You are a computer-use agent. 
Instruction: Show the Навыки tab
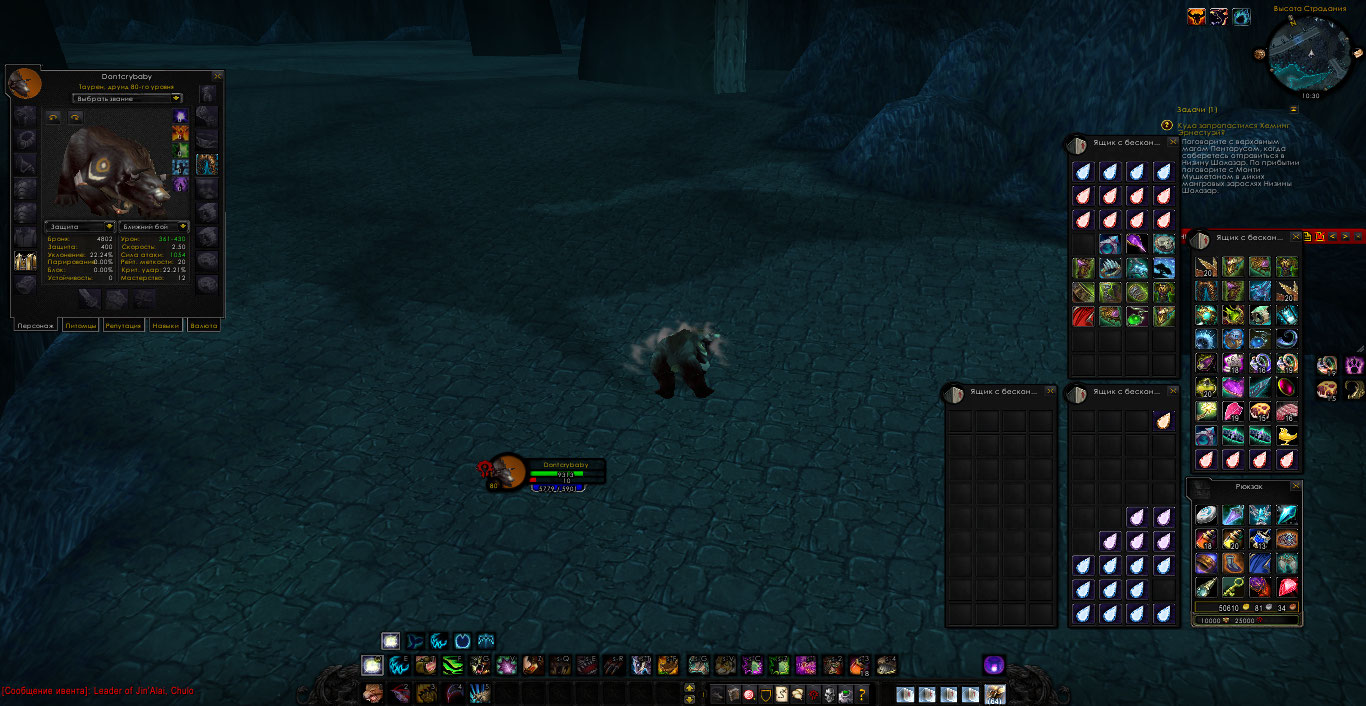point(165,325)
